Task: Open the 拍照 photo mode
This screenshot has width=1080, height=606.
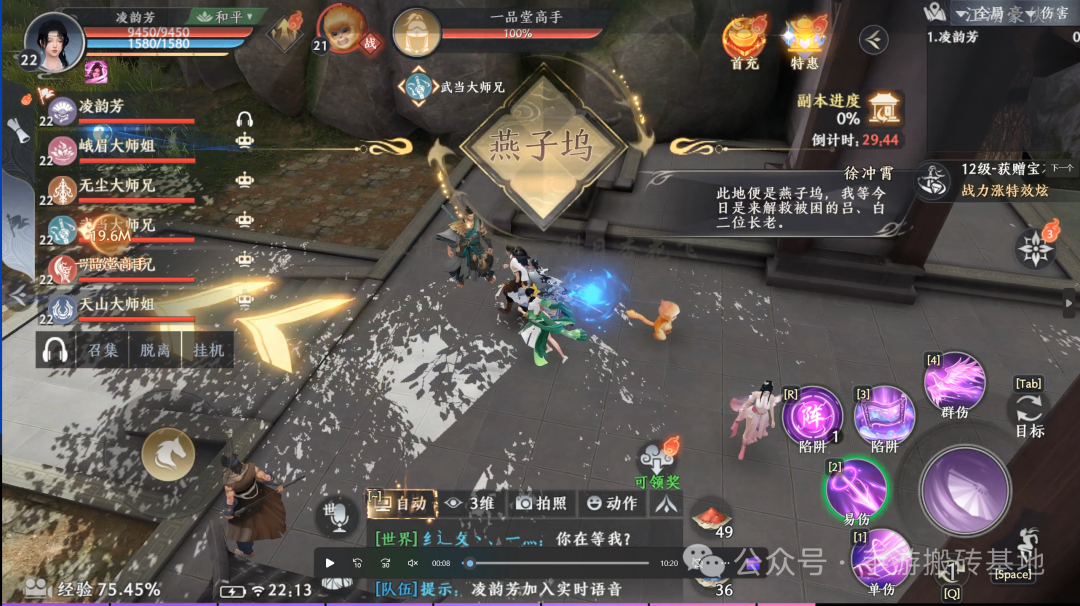Action: [542, 504]
